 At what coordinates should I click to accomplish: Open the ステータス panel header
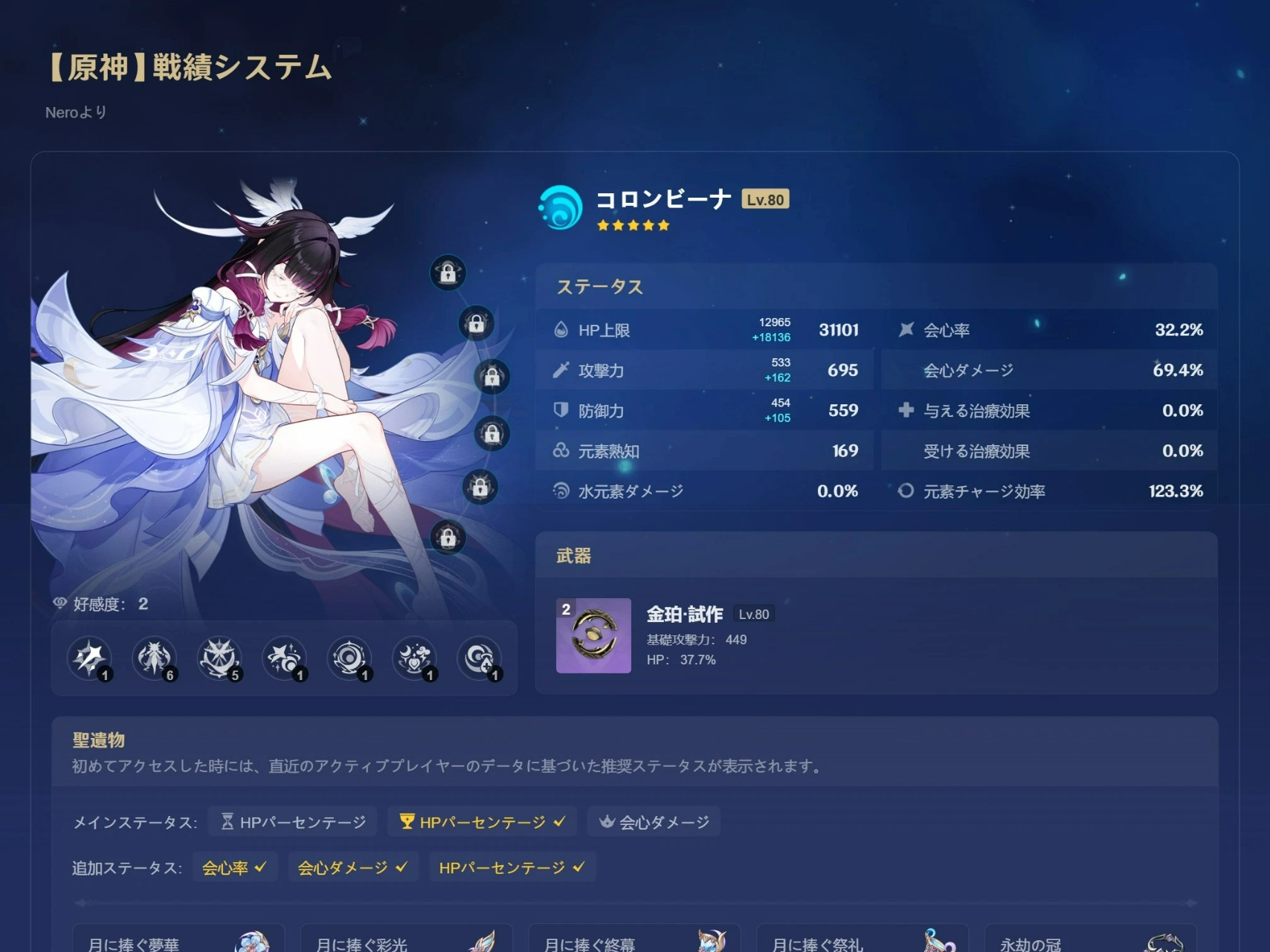pos(599,287)
